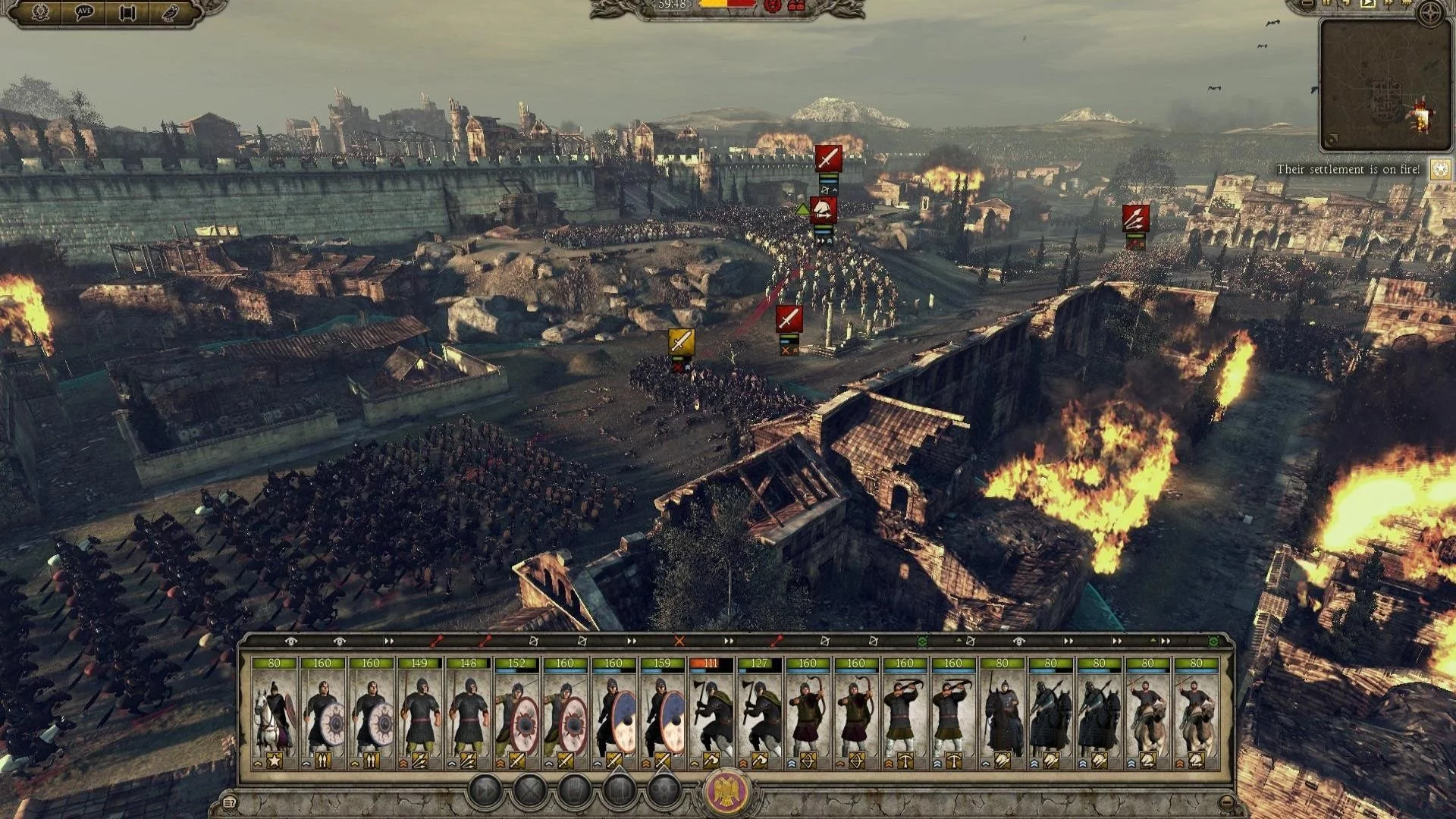1456x819 pixels.
Task: Click the minimap resize corner icon
Action: 1332,140
